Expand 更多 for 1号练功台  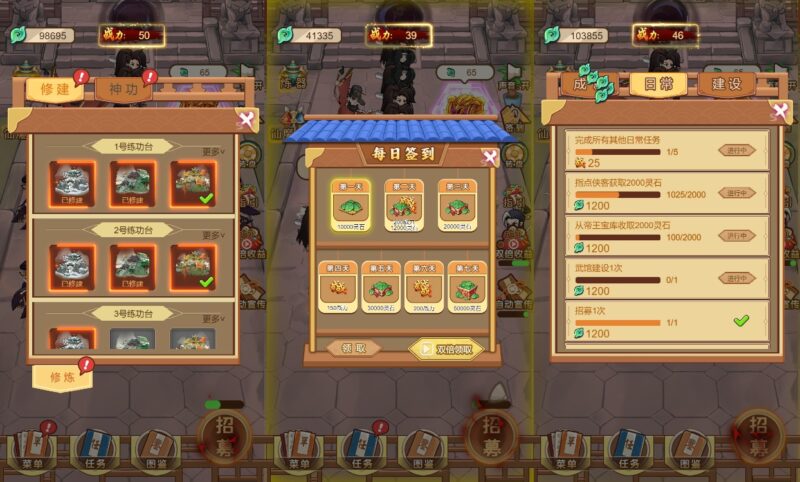(x=212, y=152)
